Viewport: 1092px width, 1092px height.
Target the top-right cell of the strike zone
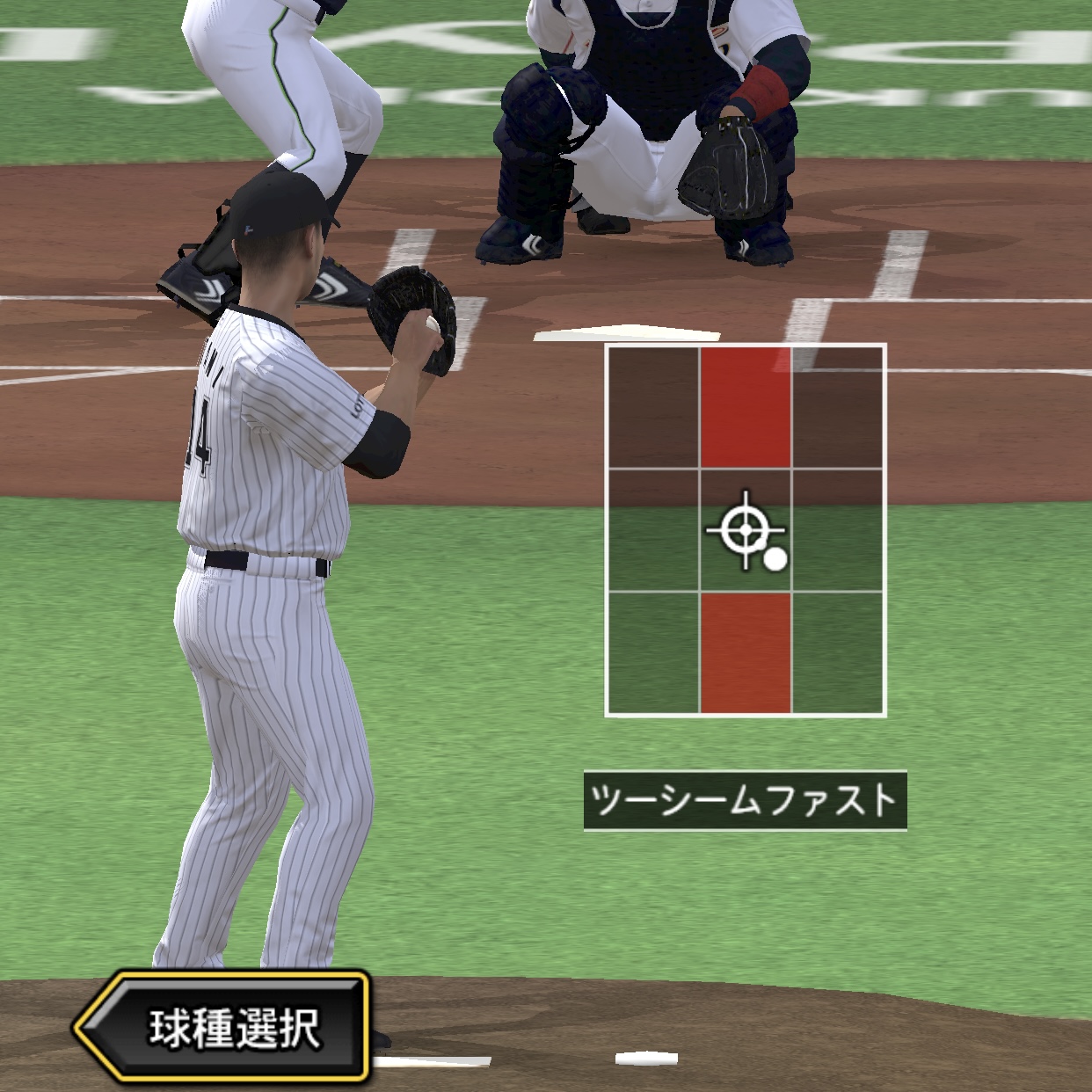click(838, 406)
